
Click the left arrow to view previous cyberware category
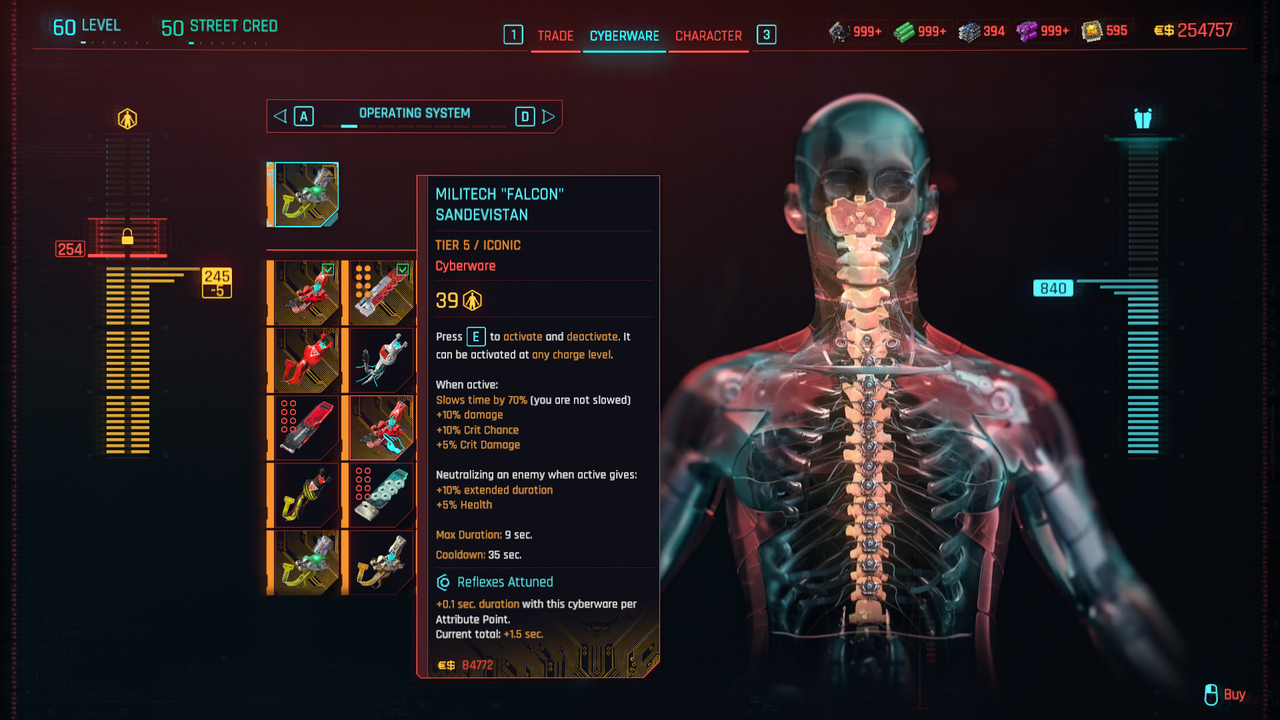(x=279, y=115)
